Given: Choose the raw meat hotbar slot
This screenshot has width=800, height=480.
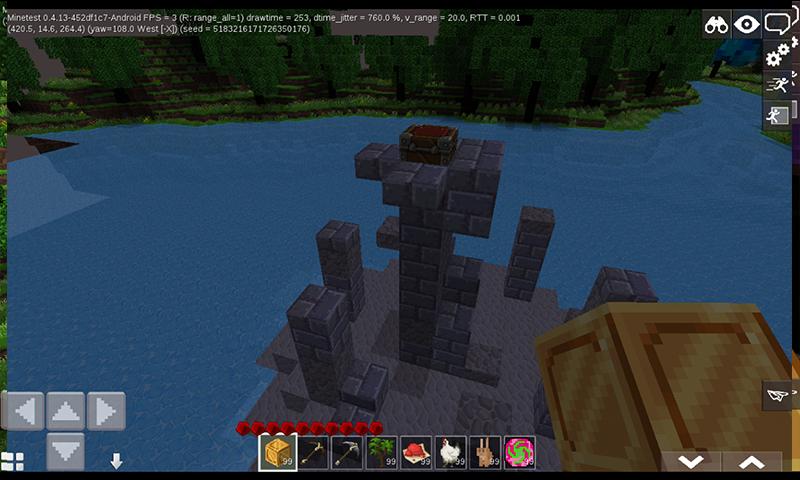Looking at the screenshot, I should (418, 452).
